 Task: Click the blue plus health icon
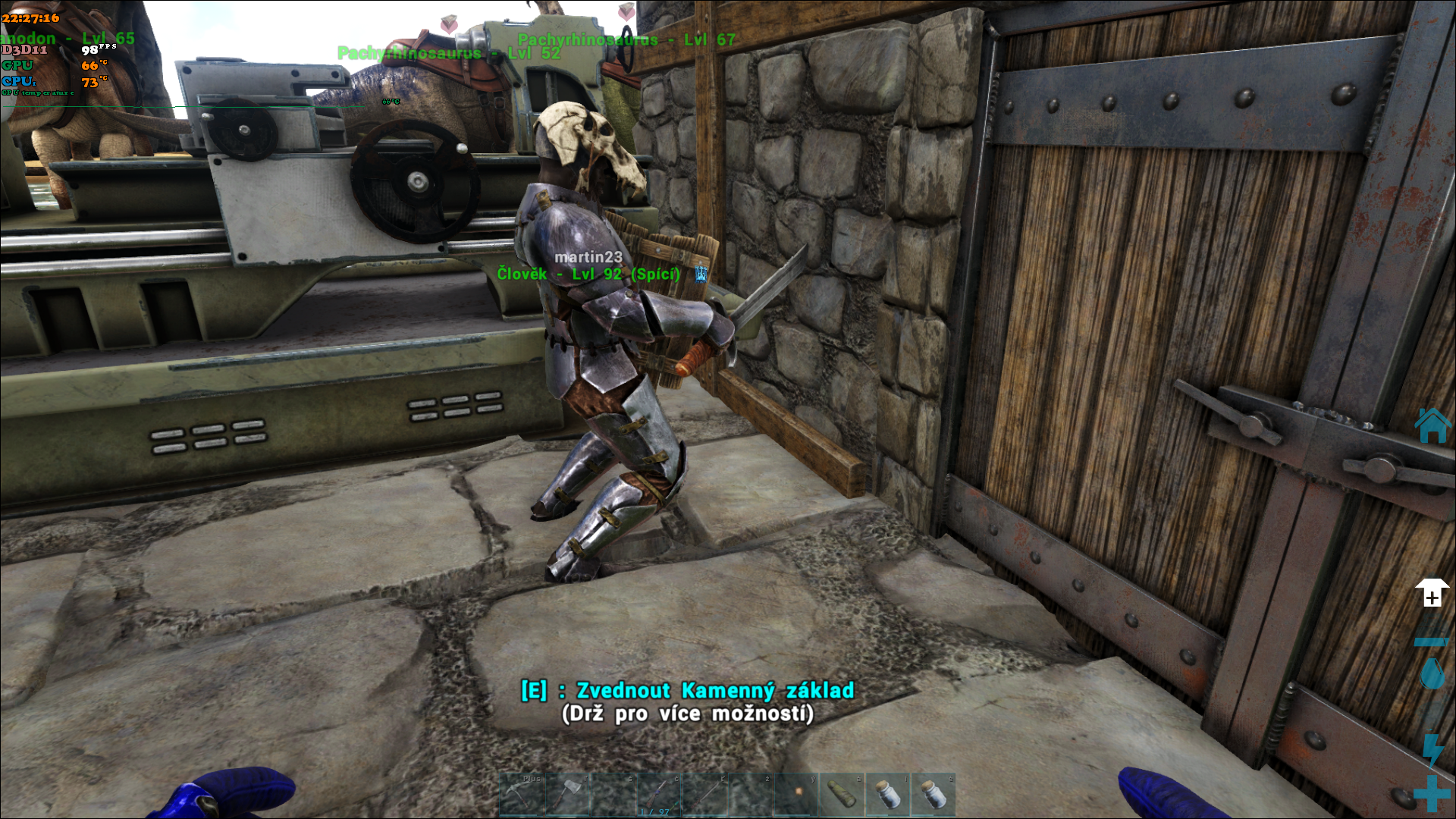[x=1432, y=793]
